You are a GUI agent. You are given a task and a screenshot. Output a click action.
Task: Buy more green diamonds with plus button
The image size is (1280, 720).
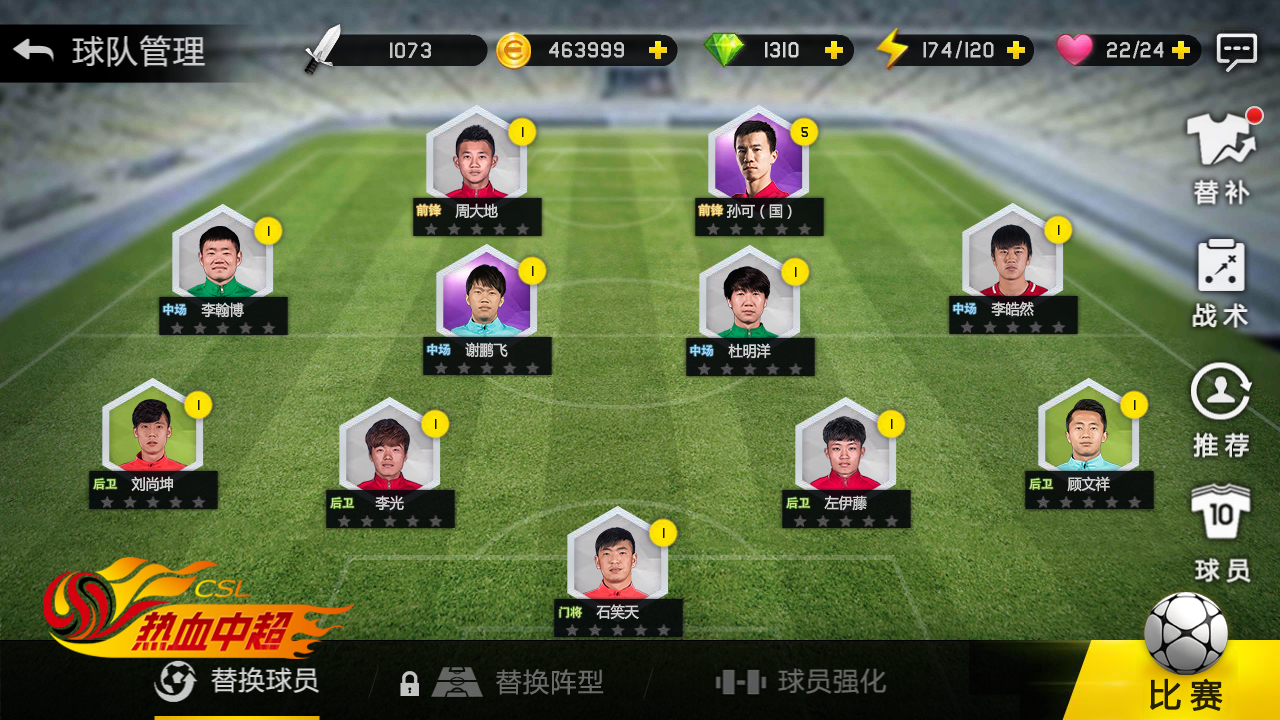(833, 50)
